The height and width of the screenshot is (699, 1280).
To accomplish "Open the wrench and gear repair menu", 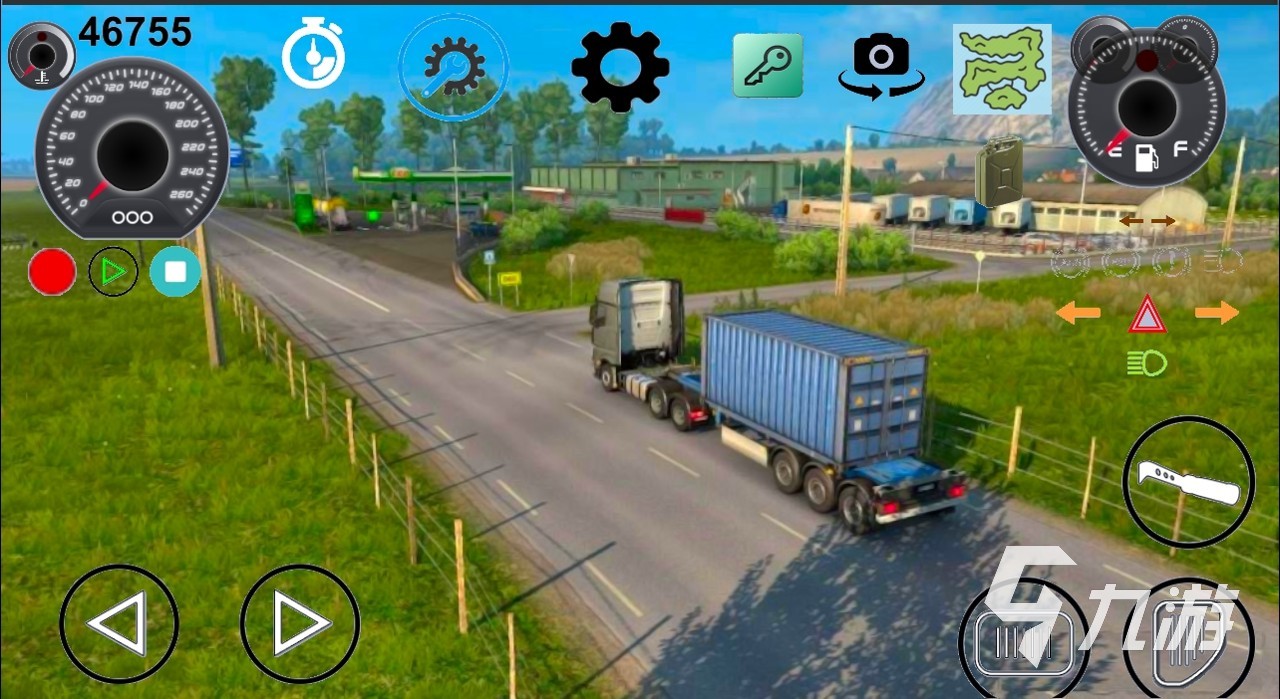I will [453, 67].
